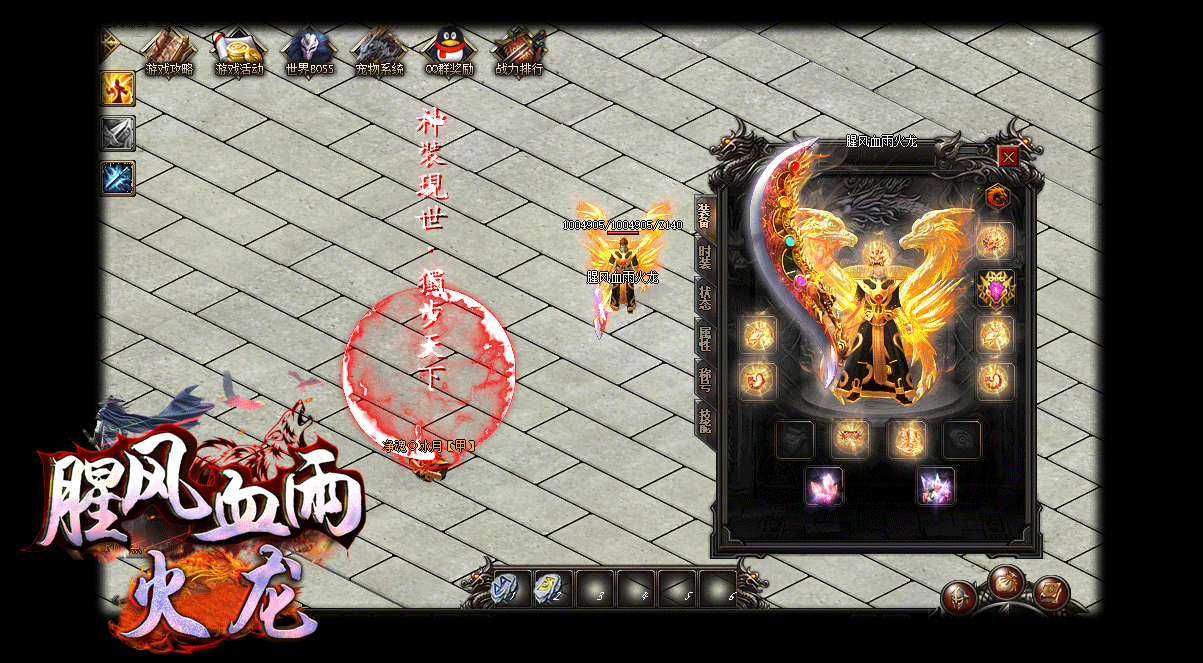1203x663 pixels.
Task: Claim the QQ群奖励 penguin reward
Action: [x=449, y=52]
